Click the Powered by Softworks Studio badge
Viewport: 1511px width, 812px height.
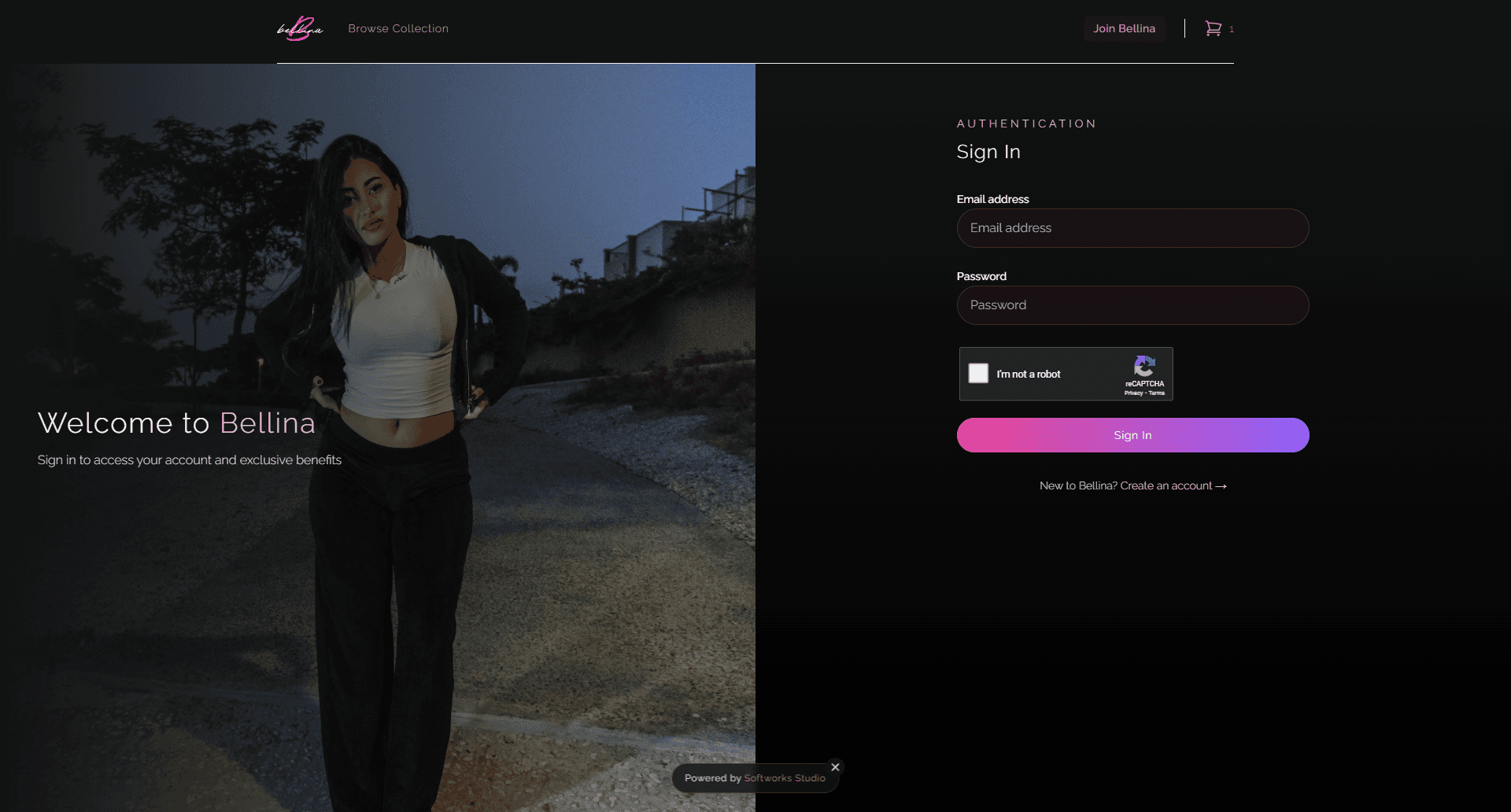(754, 777)
